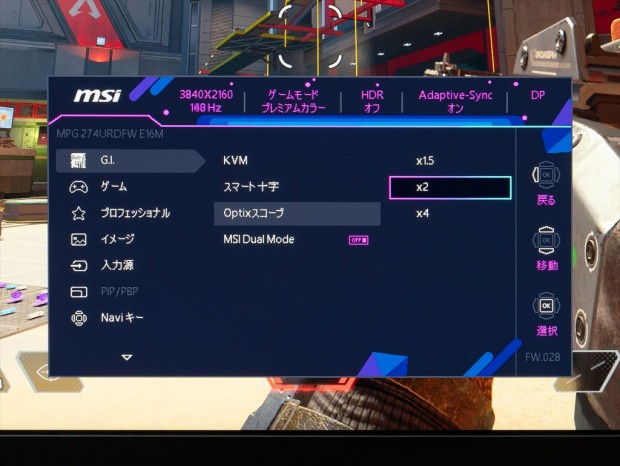
Task: Open the KVM submenu entry
Action: [236, 160]
